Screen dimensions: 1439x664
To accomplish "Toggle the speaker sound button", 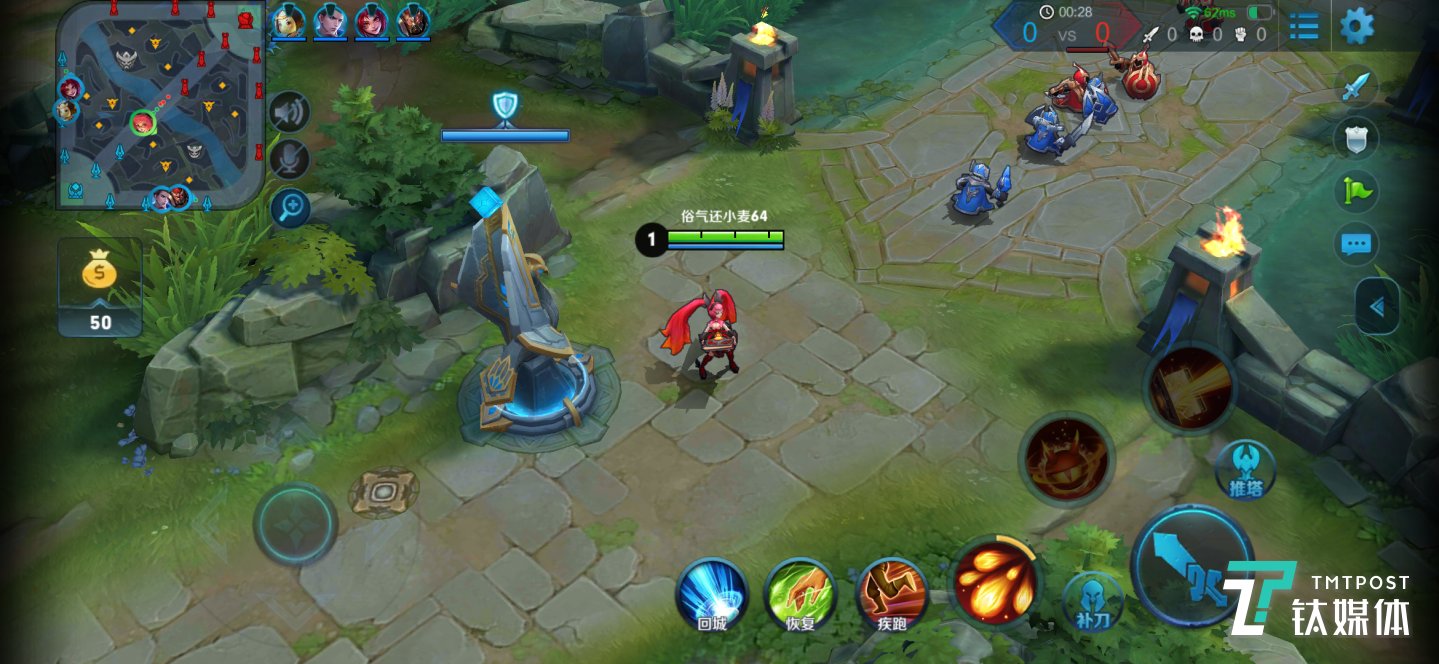I will tap(290, 111).
